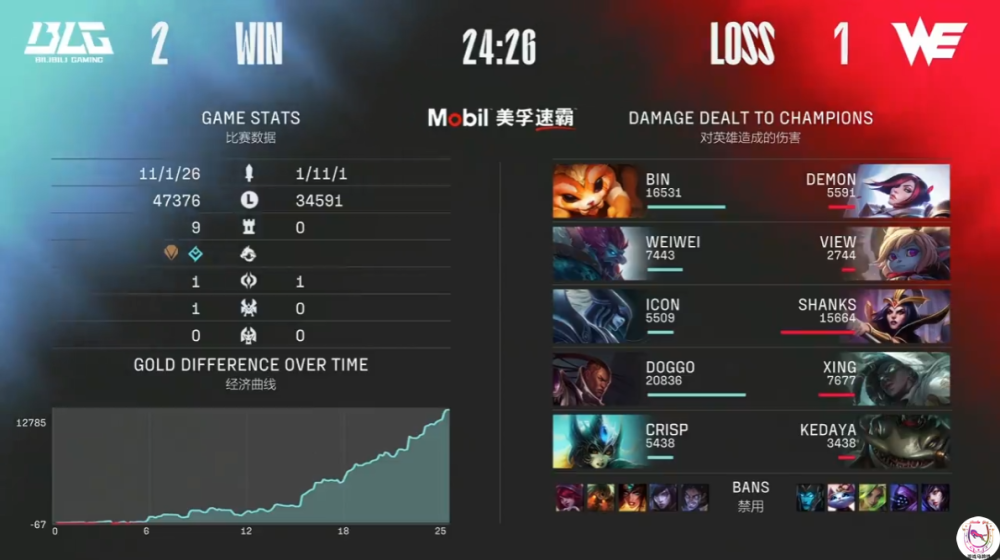This screenshot has width=1000, height=560.
Task: Click the Bilibili Gaming team logo
Action: pos(68,41)
